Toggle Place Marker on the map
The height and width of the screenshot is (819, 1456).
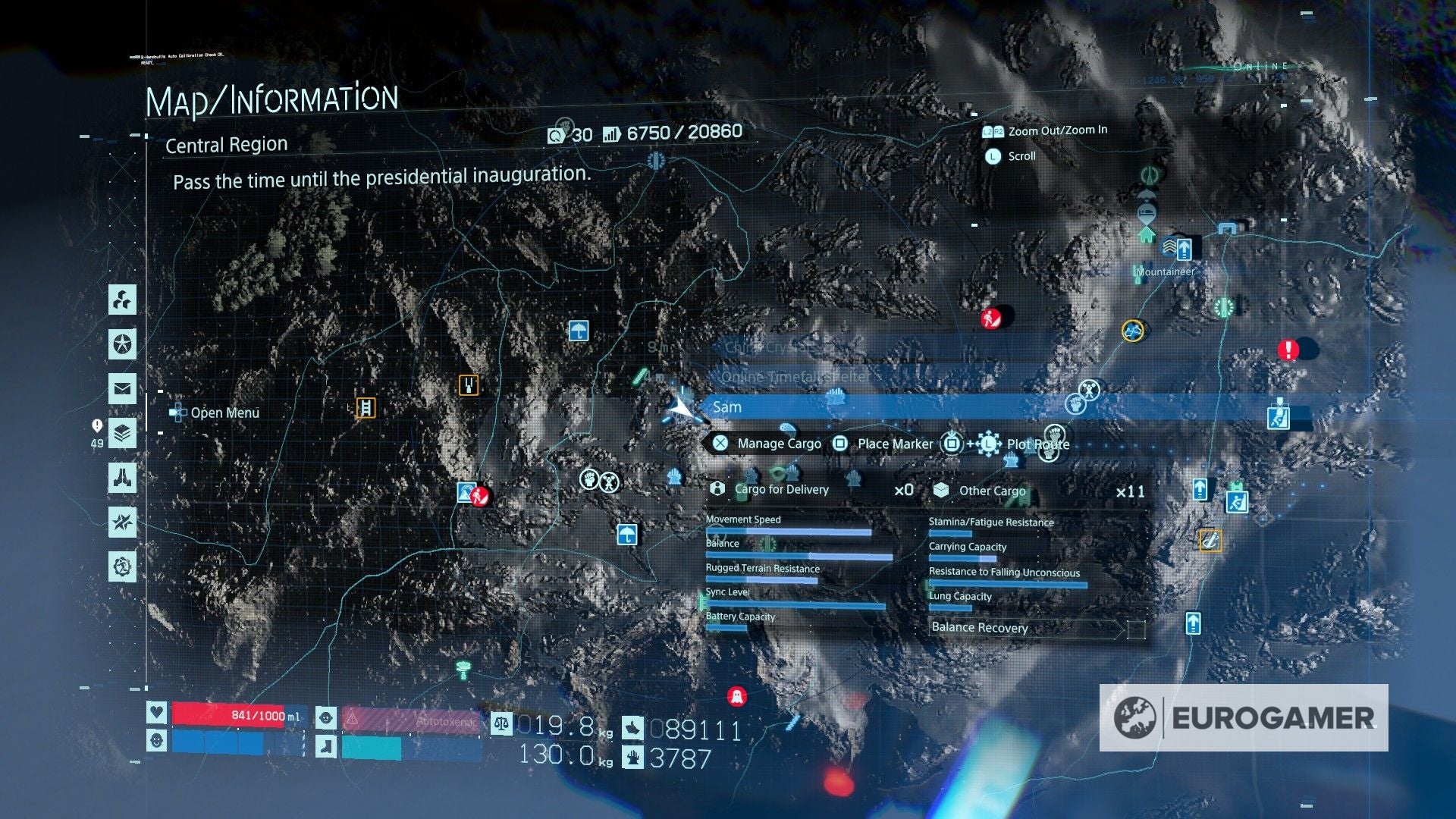coord(894,444)
